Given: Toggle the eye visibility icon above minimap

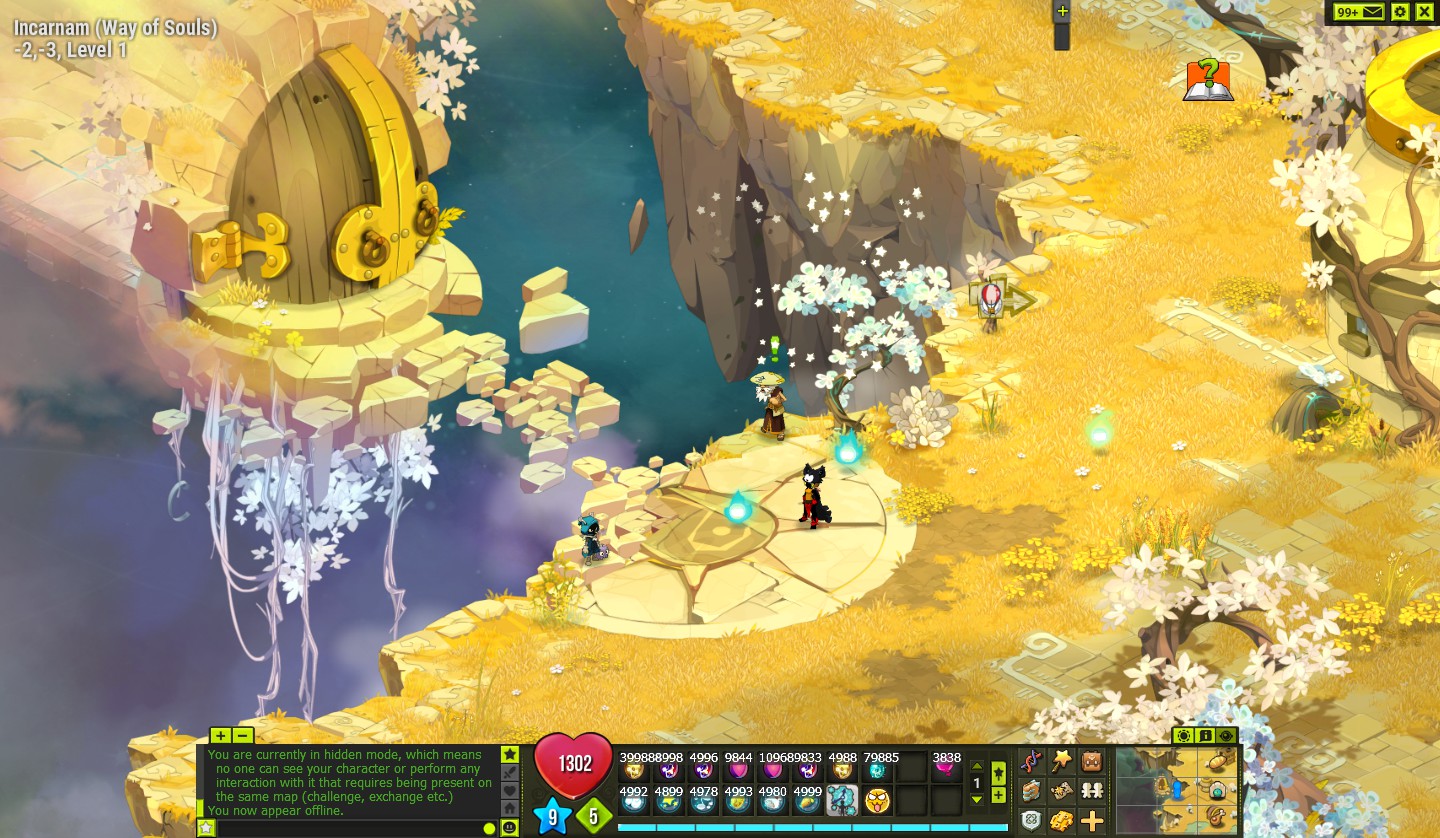Looking at the screenshot, I should (1226, 737).
